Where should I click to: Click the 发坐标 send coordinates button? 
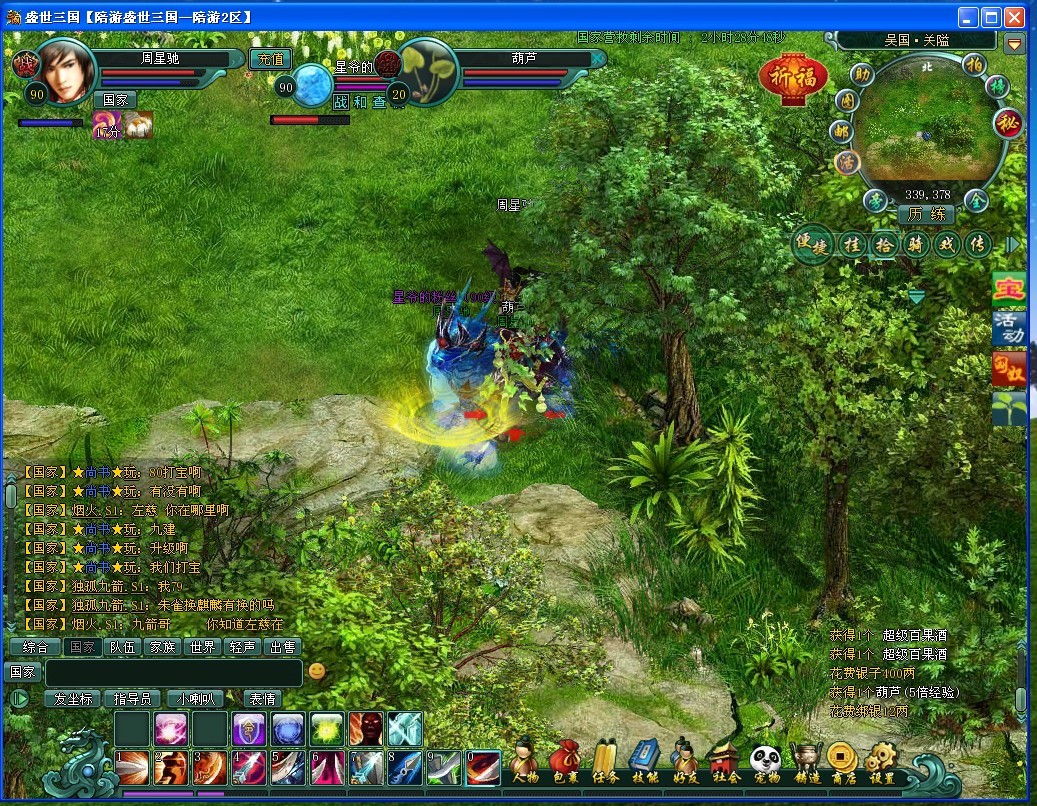point(73,699)
